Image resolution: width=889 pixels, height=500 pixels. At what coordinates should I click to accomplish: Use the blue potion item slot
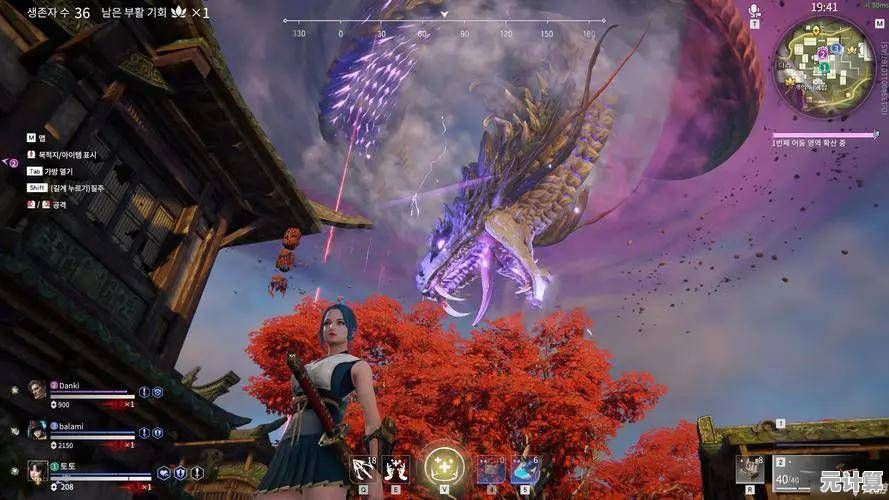click(x=523, y=469)
